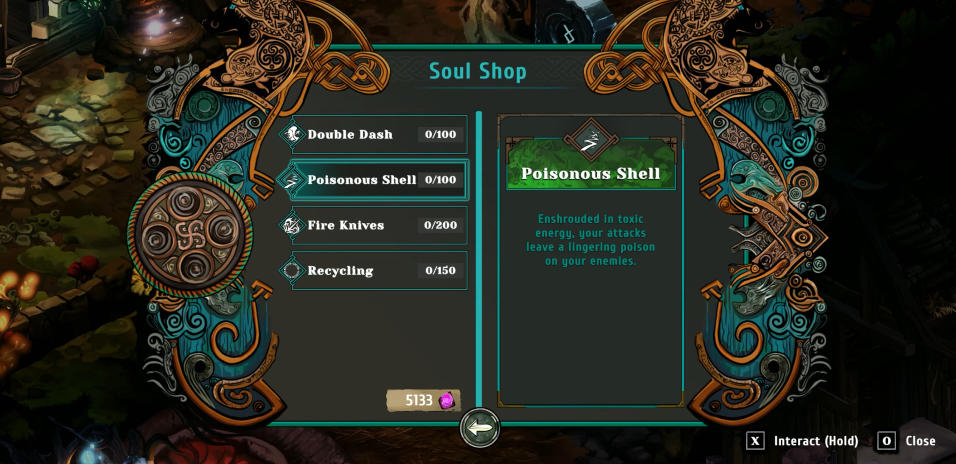Select the Recycling upgrade row

(x=372, y=271)
